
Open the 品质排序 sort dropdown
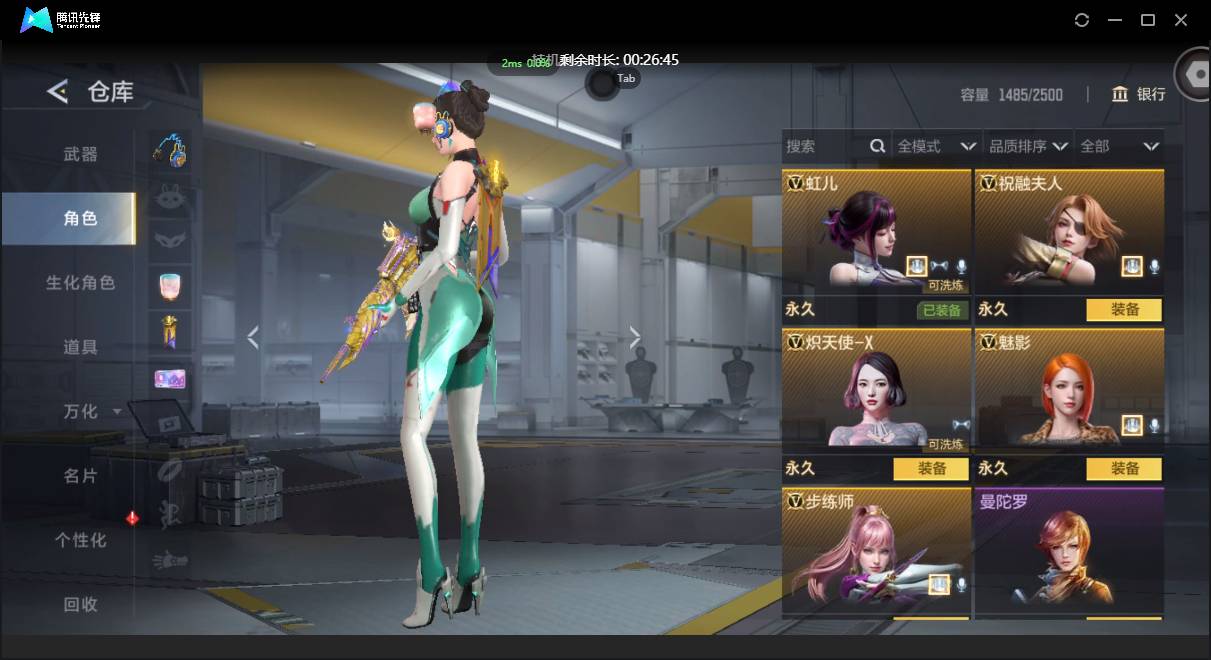point(1028,146)
